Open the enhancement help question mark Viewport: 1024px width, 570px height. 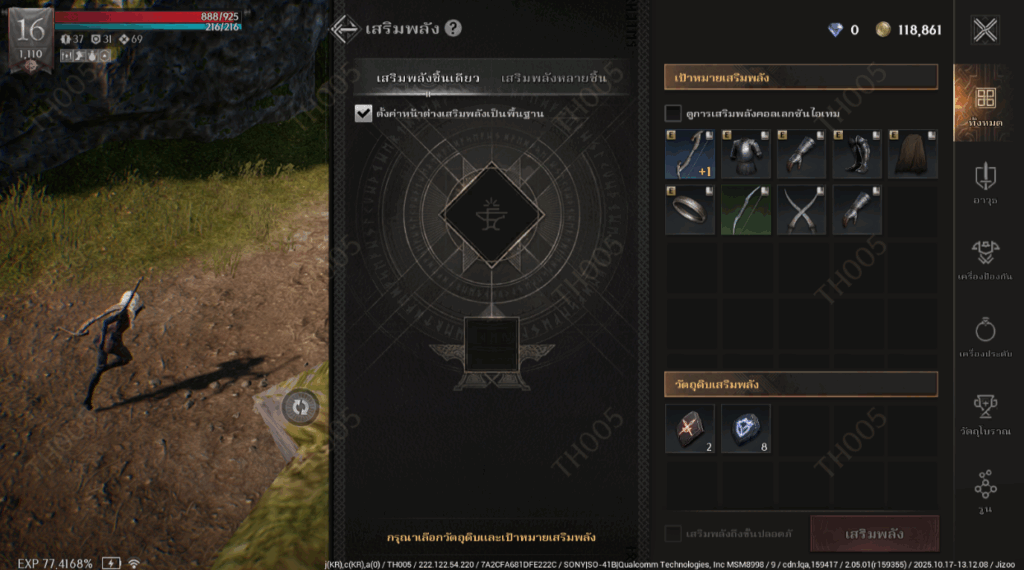pos(453,28)
